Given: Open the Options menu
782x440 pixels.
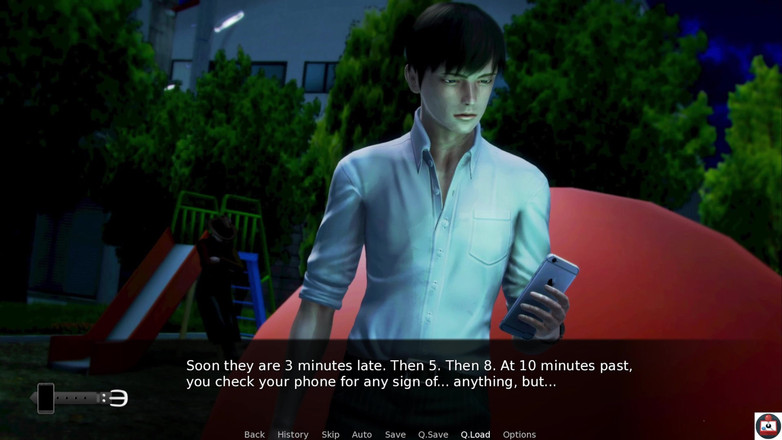Looking at the screenshot, I should [519, 434].
